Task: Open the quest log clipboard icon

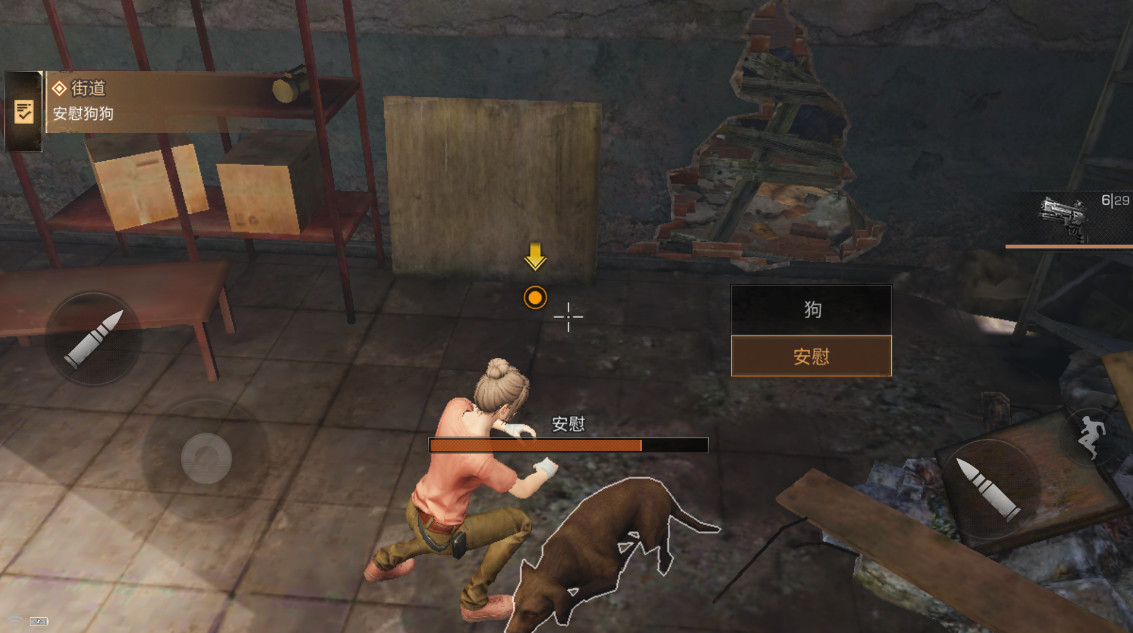Action: (24, 111)
